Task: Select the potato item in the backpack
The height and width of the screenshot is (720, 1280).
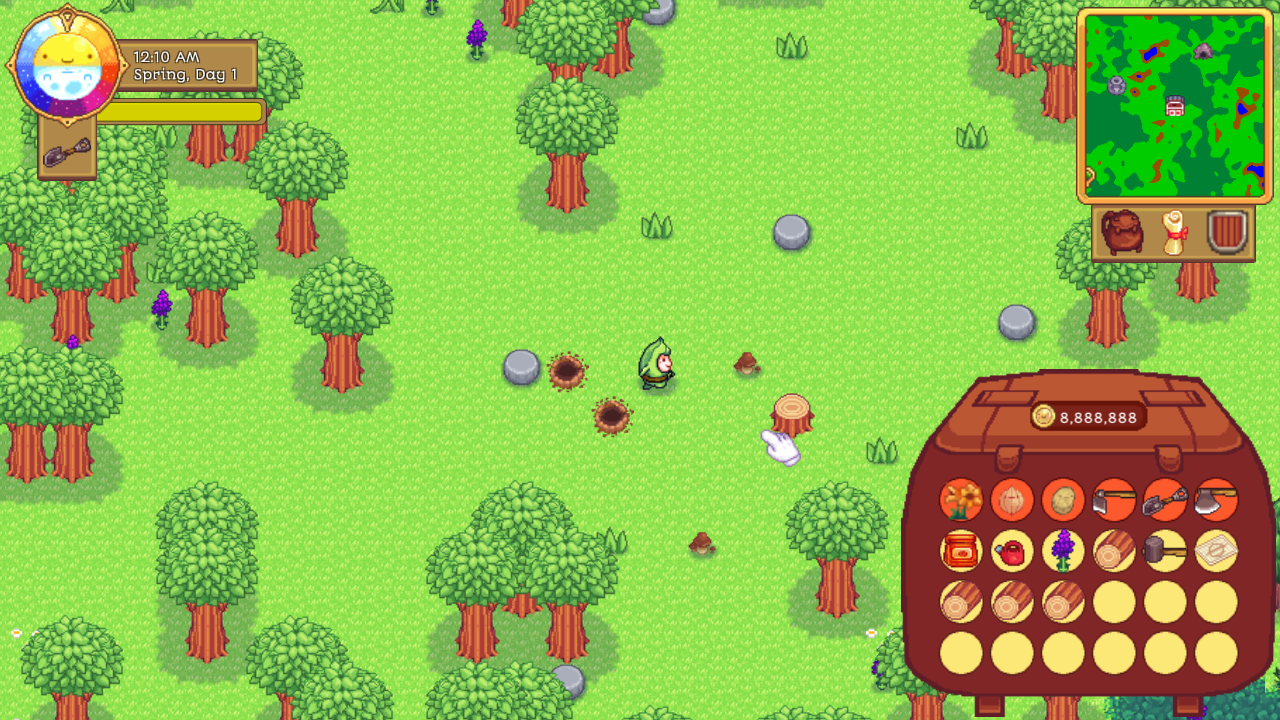Action: (x=1063, y=499)
